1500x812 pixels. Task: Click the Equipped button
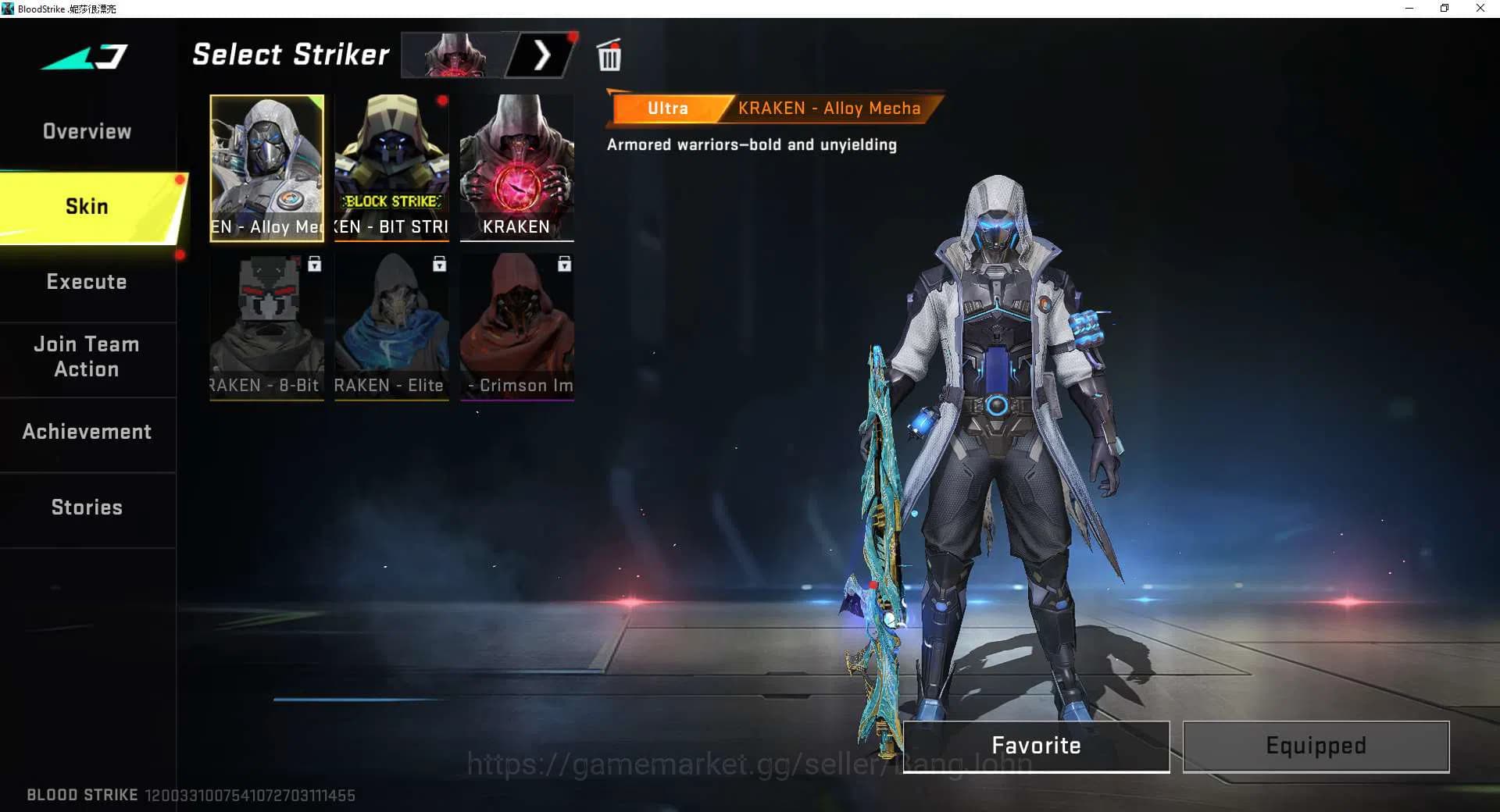tap(1315, 746)
